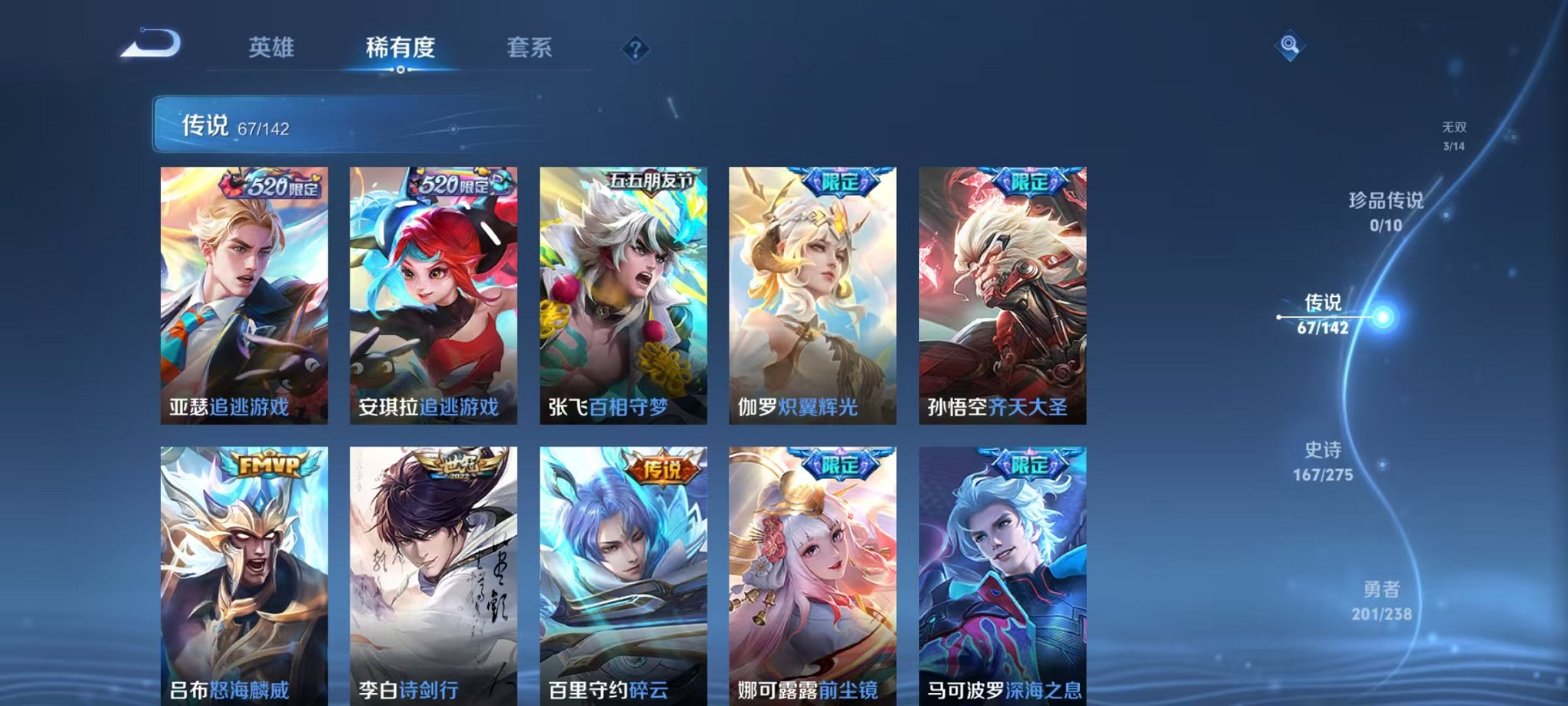Open the search magnifier icon
Viewport: 1568px width, 706px height.
pyautogui.click(x=1291, y=44)
